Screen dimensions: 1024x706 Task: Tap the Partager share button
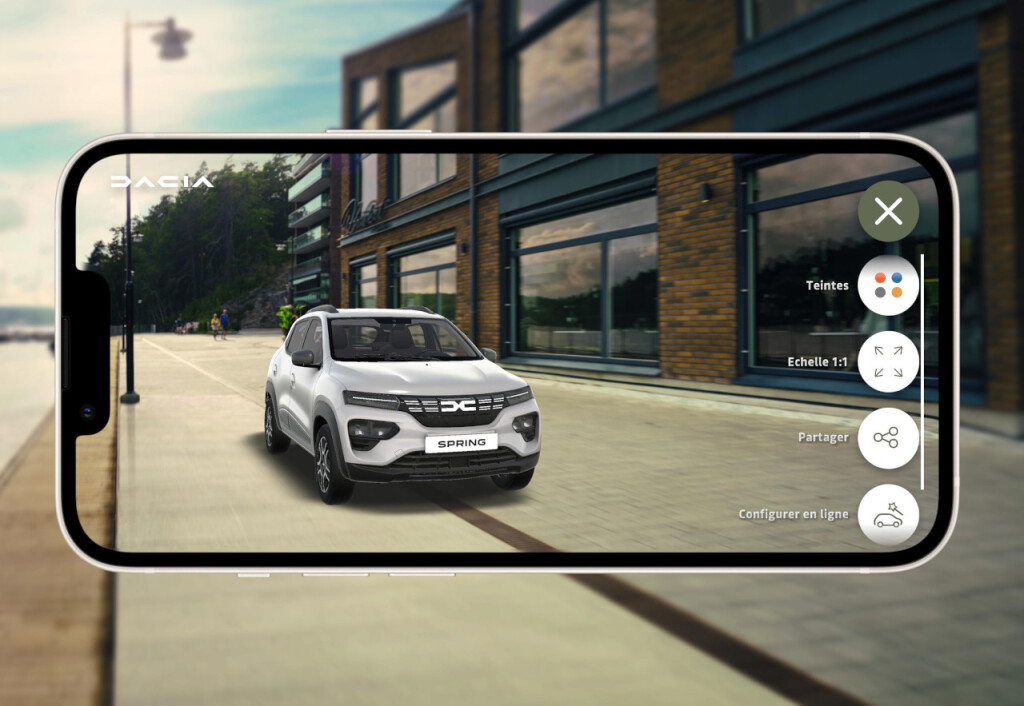pos(888,438)
